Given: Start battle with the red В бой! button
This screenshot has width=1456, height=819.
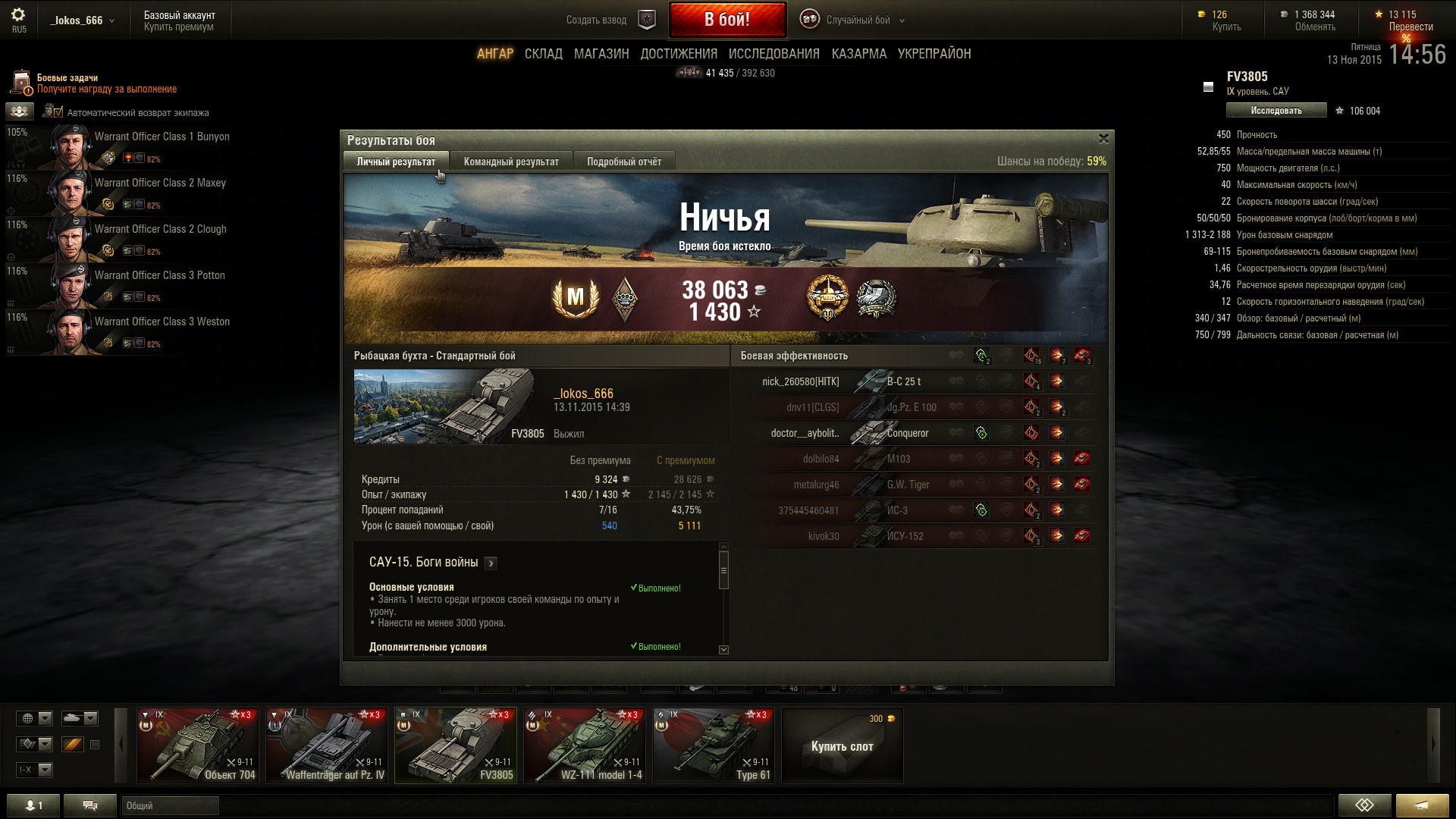Looking at the screenshot, I should coord(726,20).
